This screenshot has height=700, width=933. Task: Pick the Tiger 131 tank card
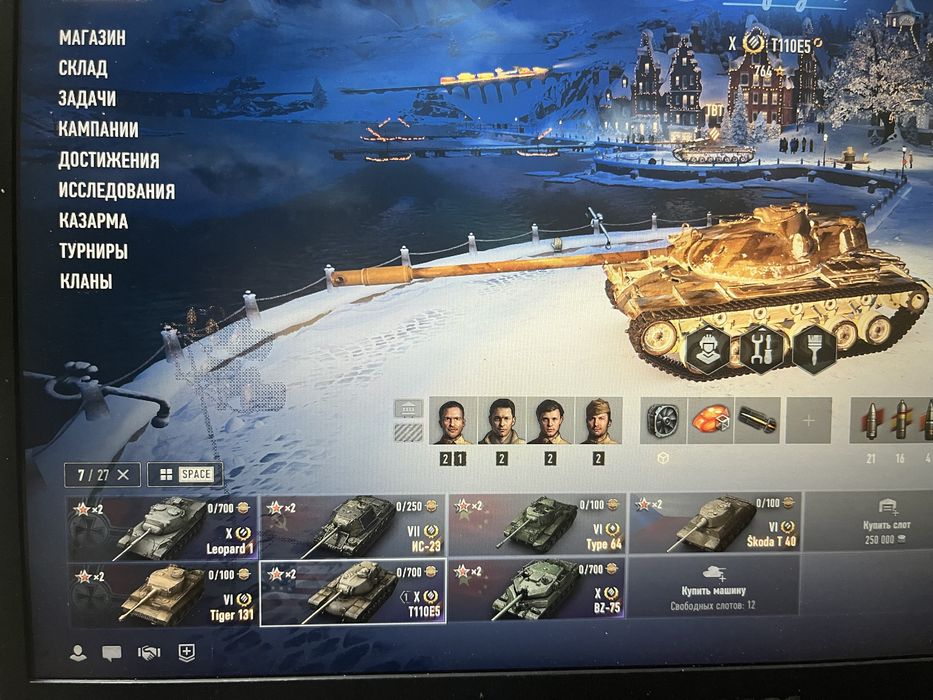162,592
